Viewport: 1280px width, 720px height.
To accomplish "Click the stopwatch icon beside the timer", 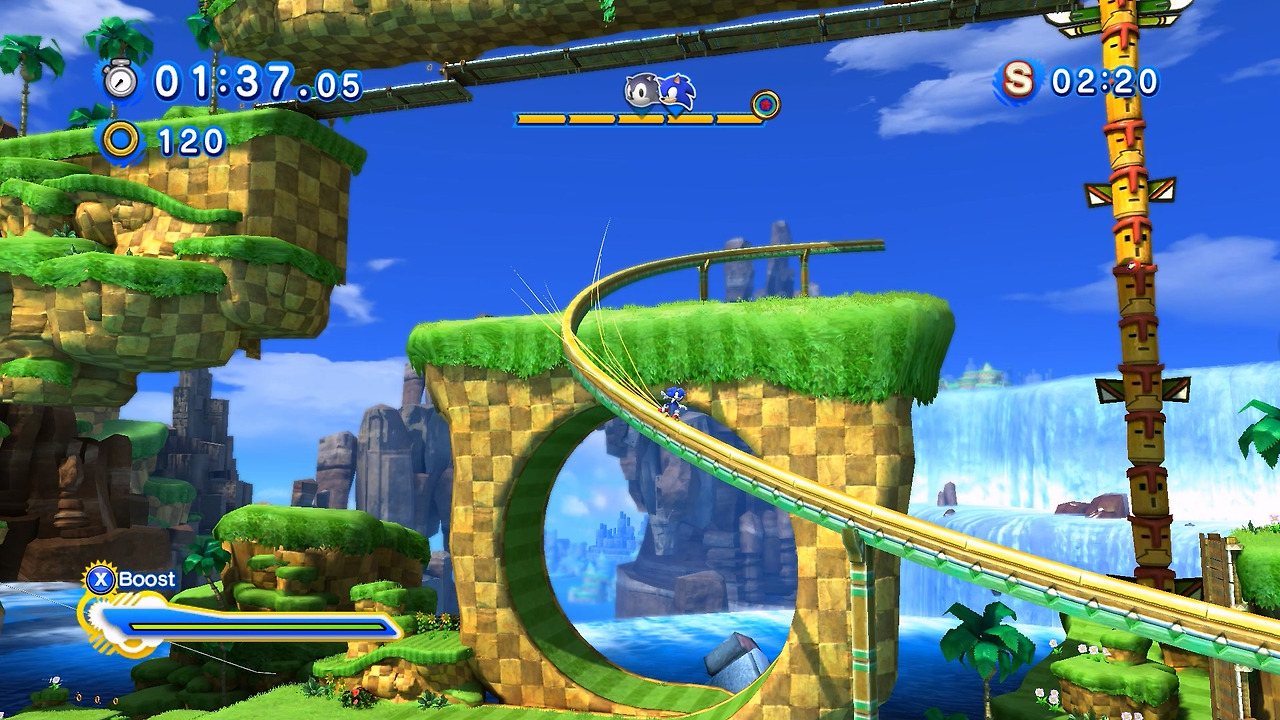I will (121, 80).
